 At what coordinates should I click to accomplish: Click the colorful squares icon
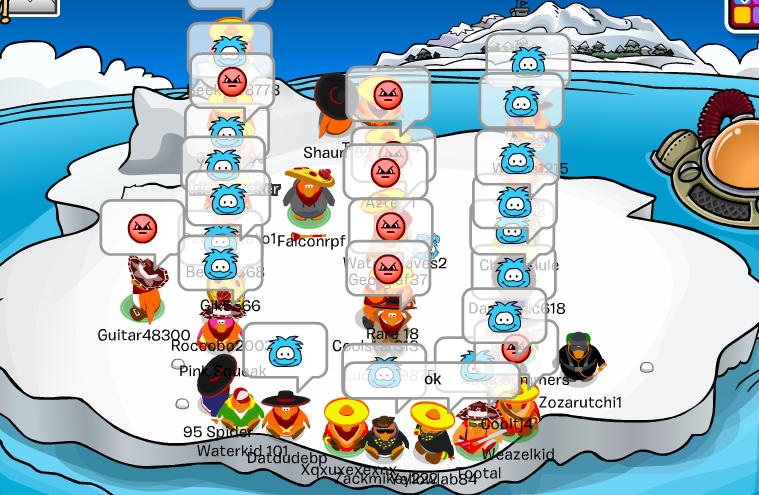click(745, 12)
